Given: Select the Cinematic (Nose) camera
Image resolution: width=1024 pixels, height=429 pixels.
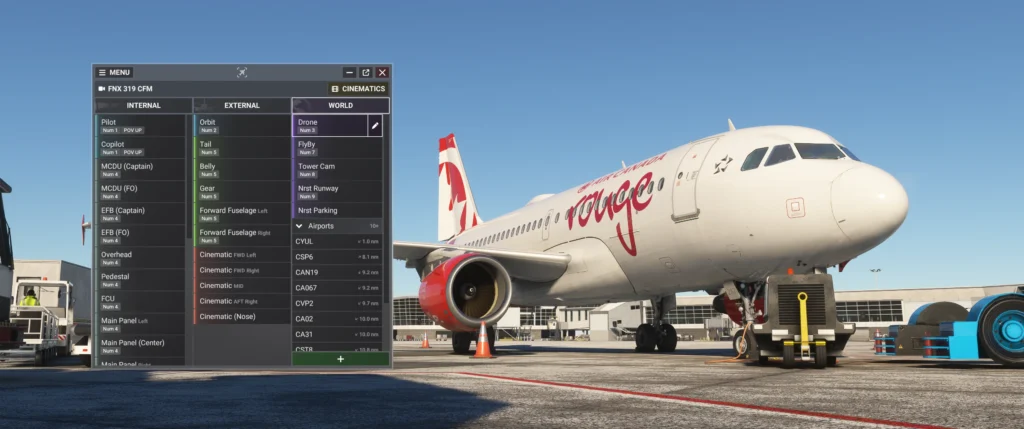Looking at the screenshot, I should pos(240,316).
